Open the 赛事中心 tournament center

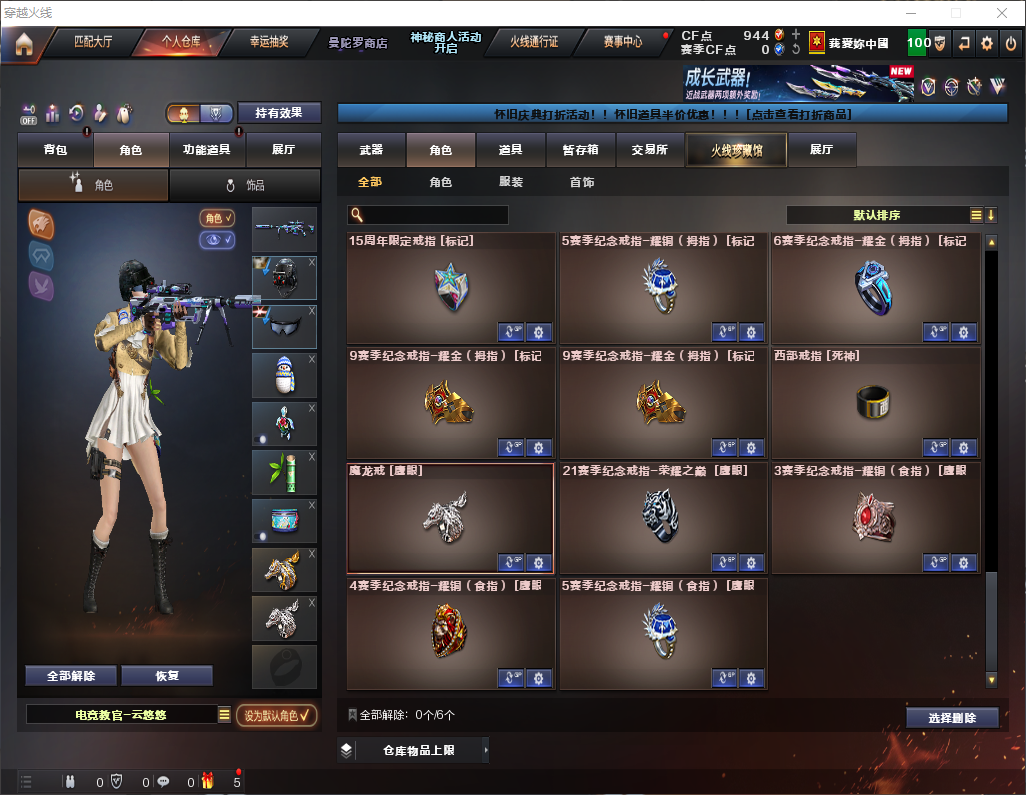point(622,42)
